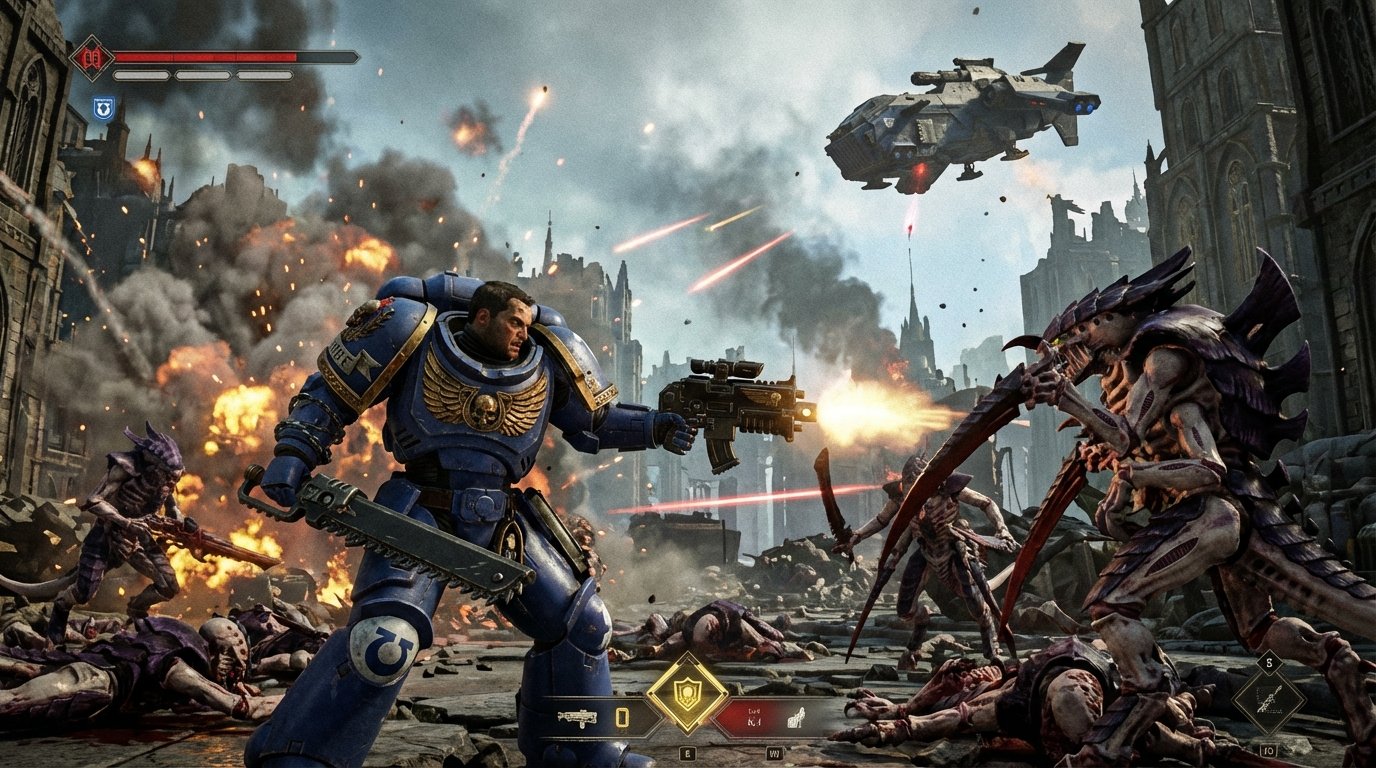Select the W key prompt below the HUD
Screen dimensions: 1376x768
click(x=776, y=753)
